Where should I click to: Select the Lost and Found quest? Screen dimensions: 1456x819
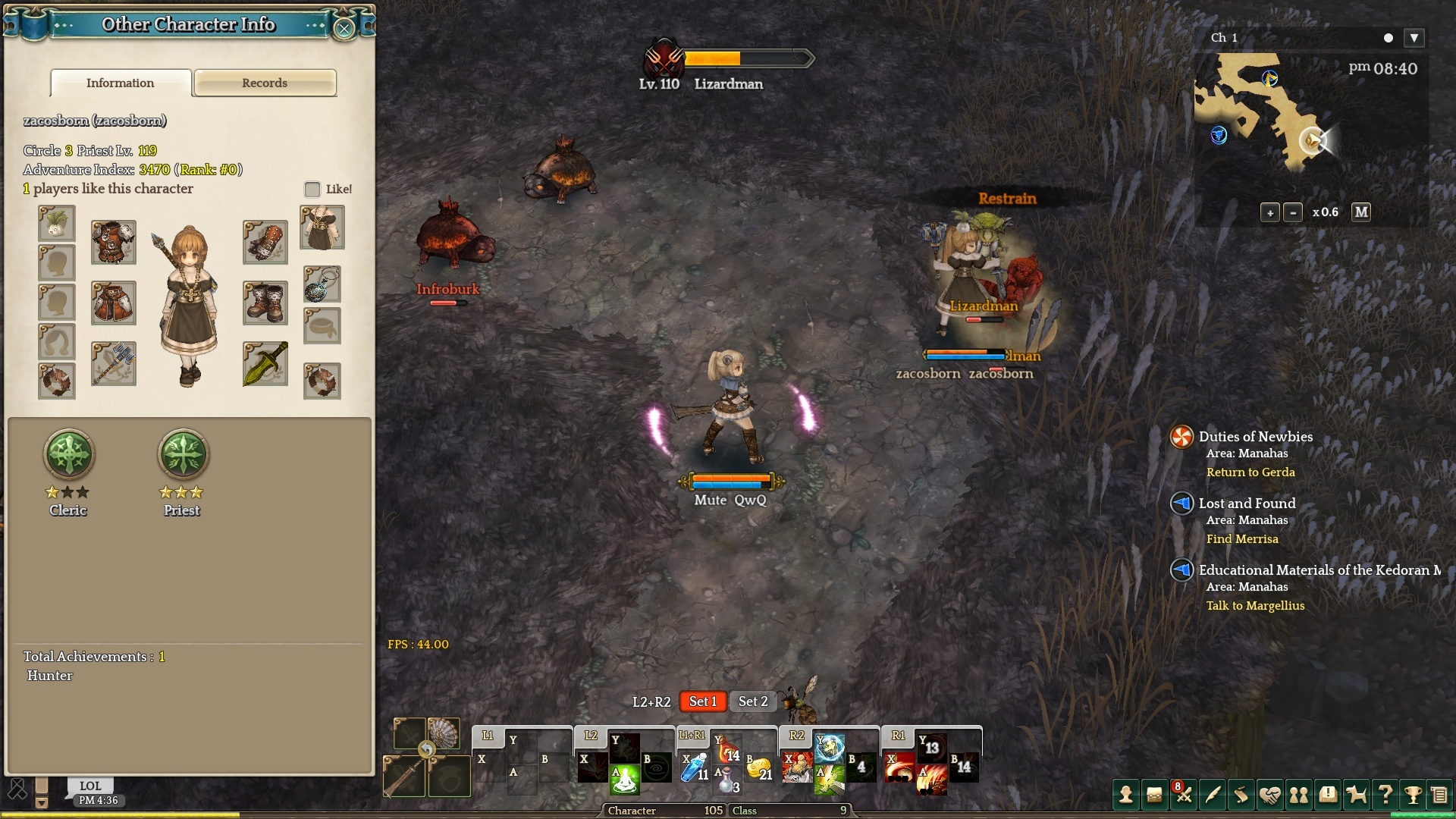click(1247, 504)
